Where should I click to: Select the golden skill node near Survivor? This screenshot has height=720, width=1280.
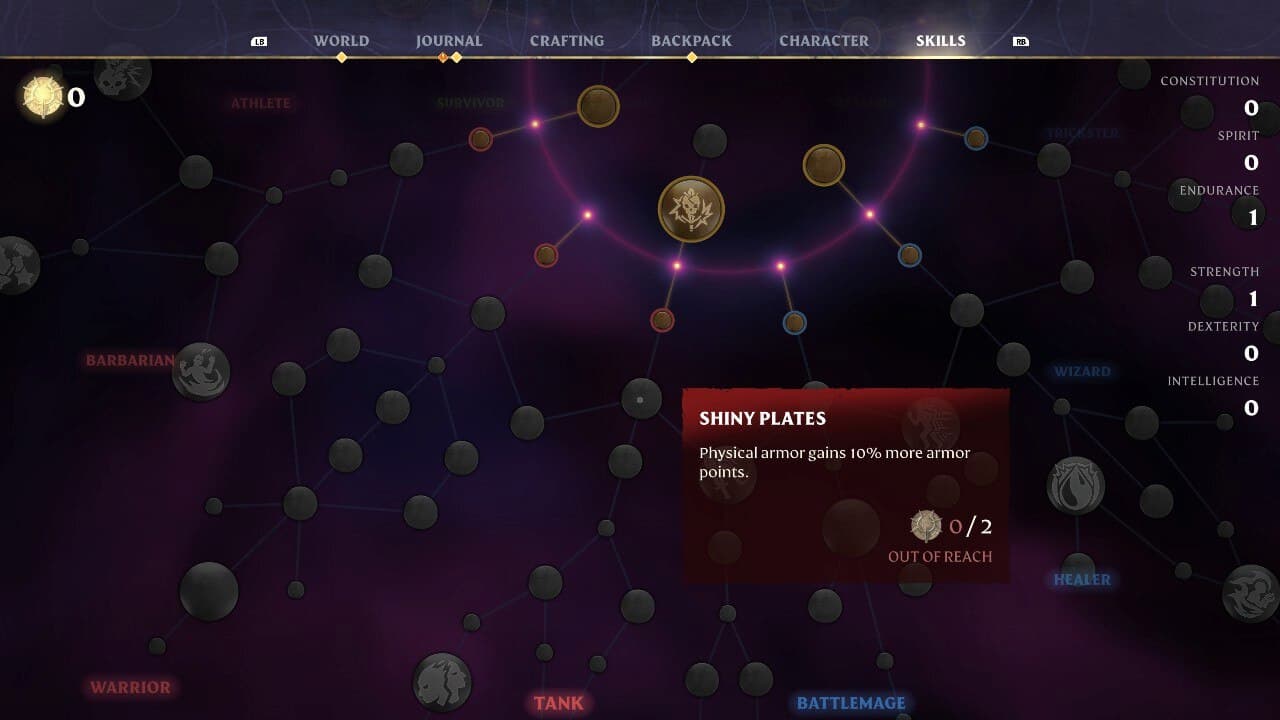pyautogui.click(x=598, y=107)
